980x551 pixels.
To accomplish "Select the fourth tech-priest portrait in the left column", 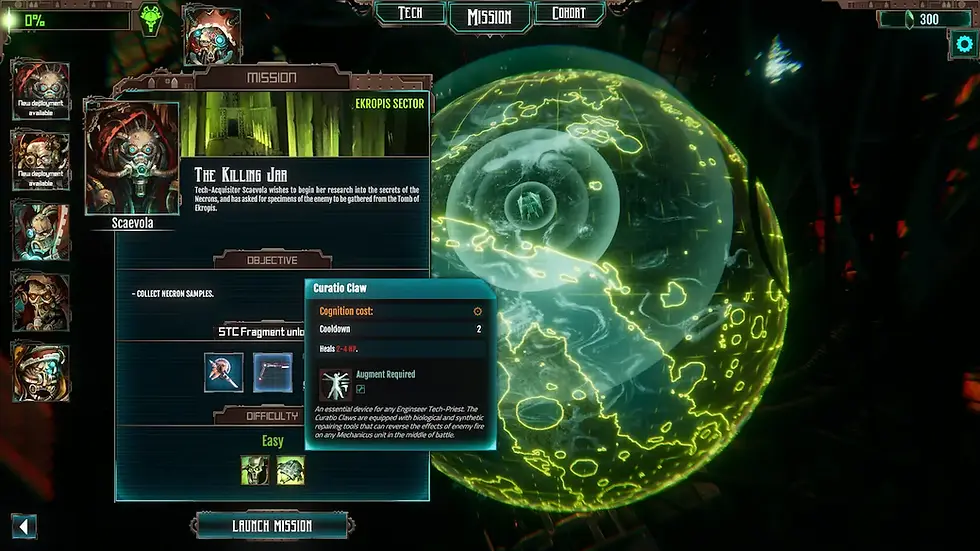I will point(41,301).
